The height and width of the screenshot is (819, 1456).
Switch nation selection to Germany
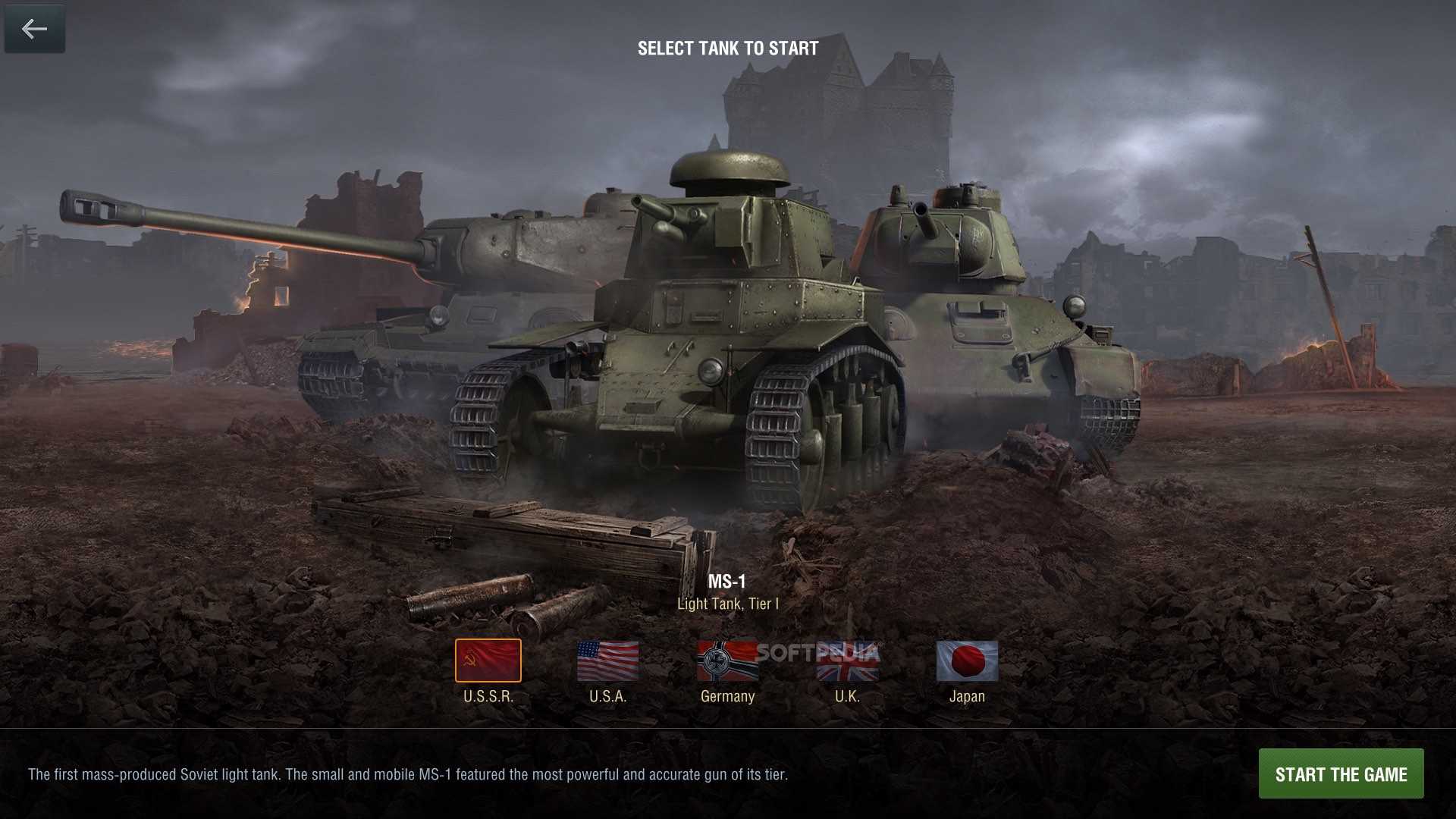coord(726,660)
